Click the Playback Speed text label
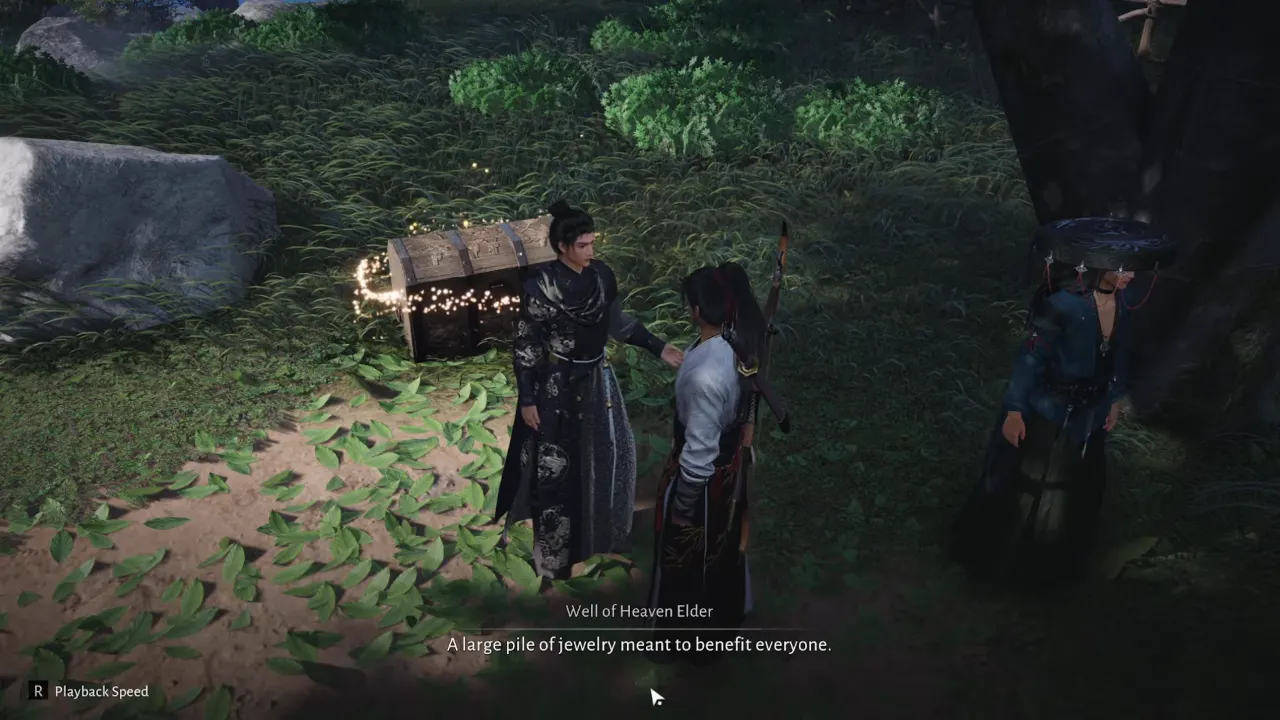 tap(99, 691)
